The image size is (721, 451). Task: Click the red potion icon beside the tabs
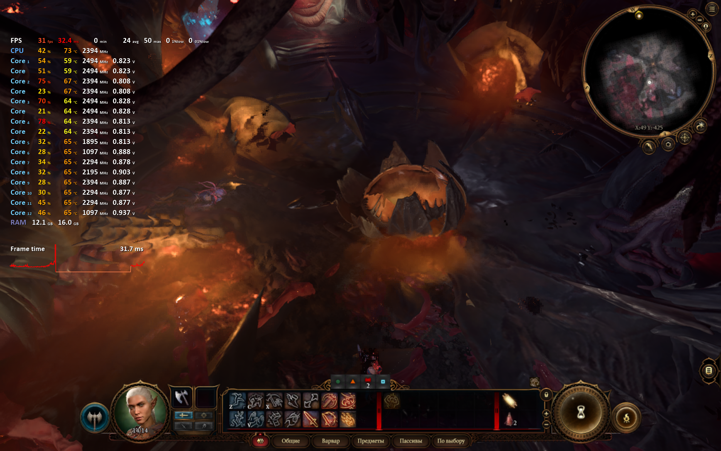click(x=260, y=441)
